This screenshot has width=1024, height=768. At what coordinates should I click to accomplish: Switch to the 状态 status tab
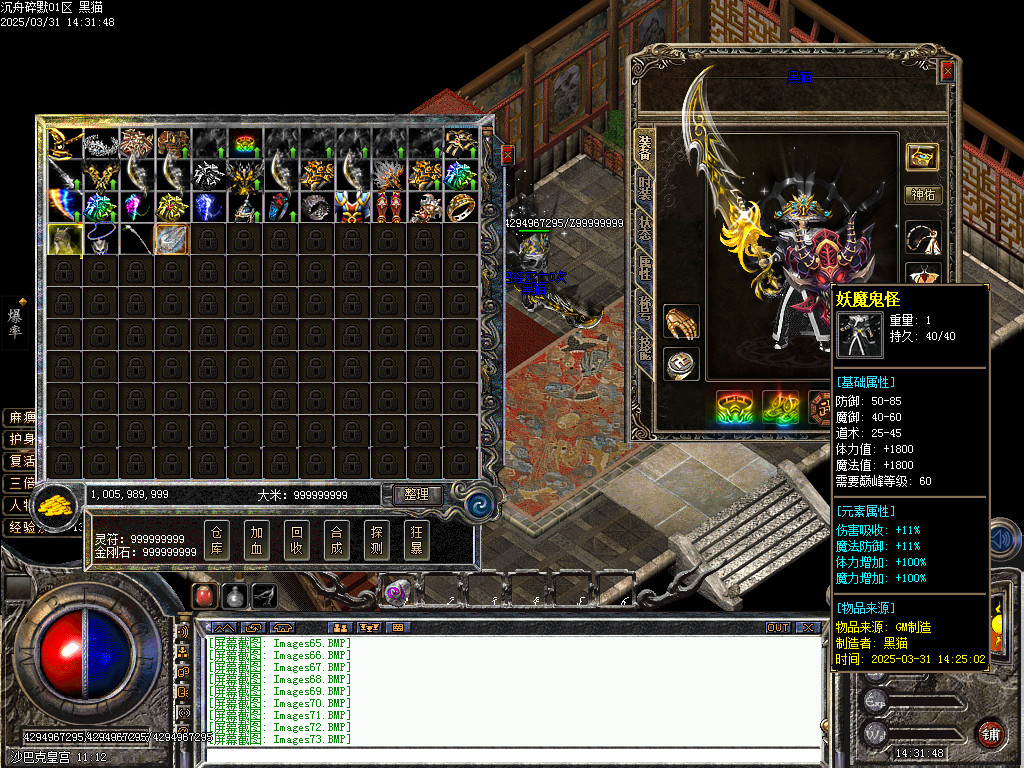tap(644, 228)
